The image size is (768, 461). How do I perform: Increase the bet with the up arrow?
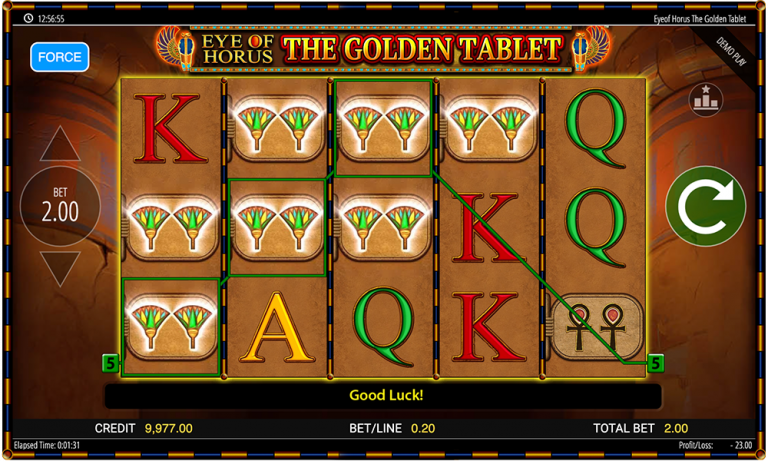tap(60, 145)
